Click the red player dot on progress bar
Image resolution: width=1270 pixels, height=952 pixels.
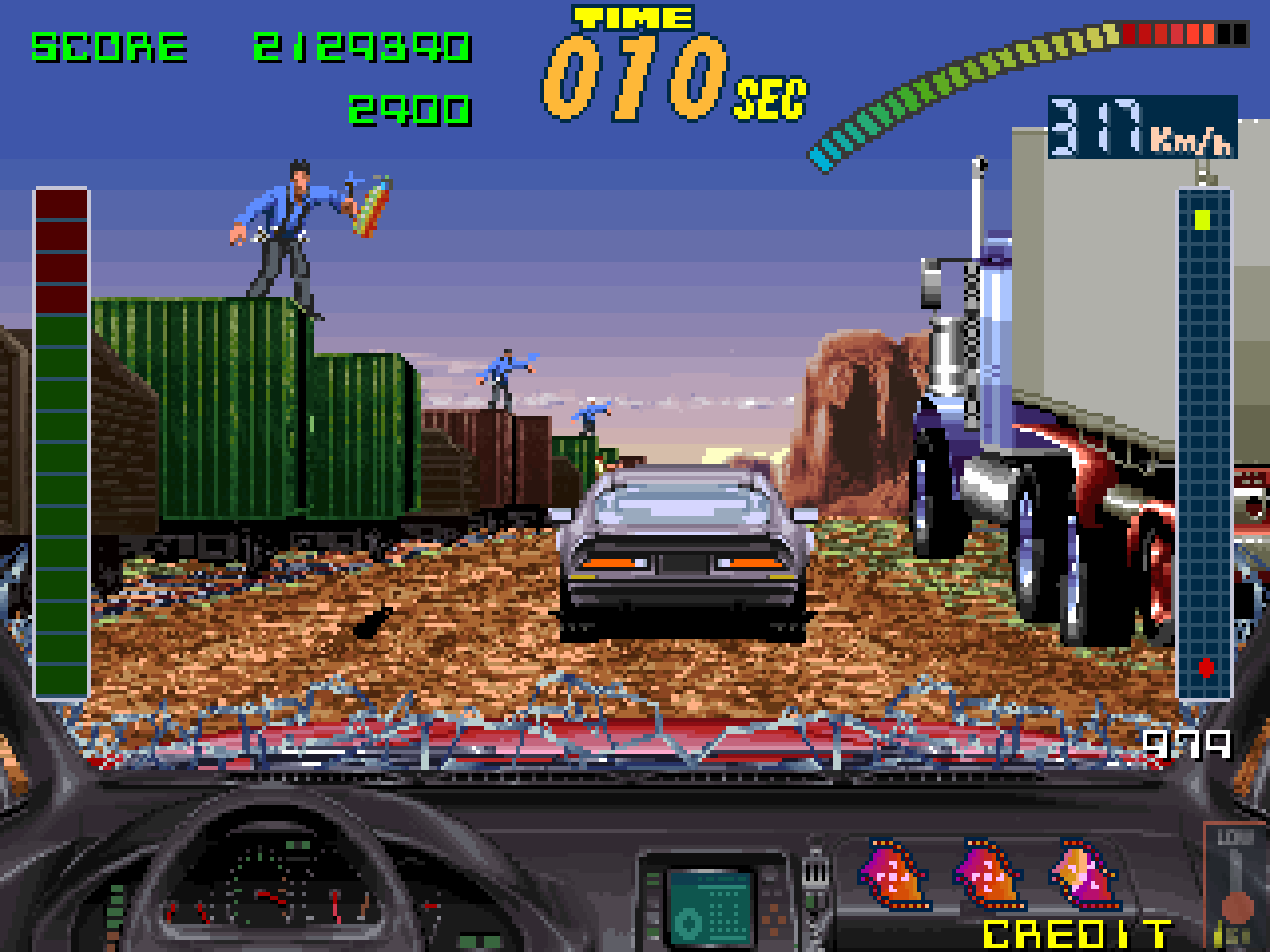pos(1206,666)
